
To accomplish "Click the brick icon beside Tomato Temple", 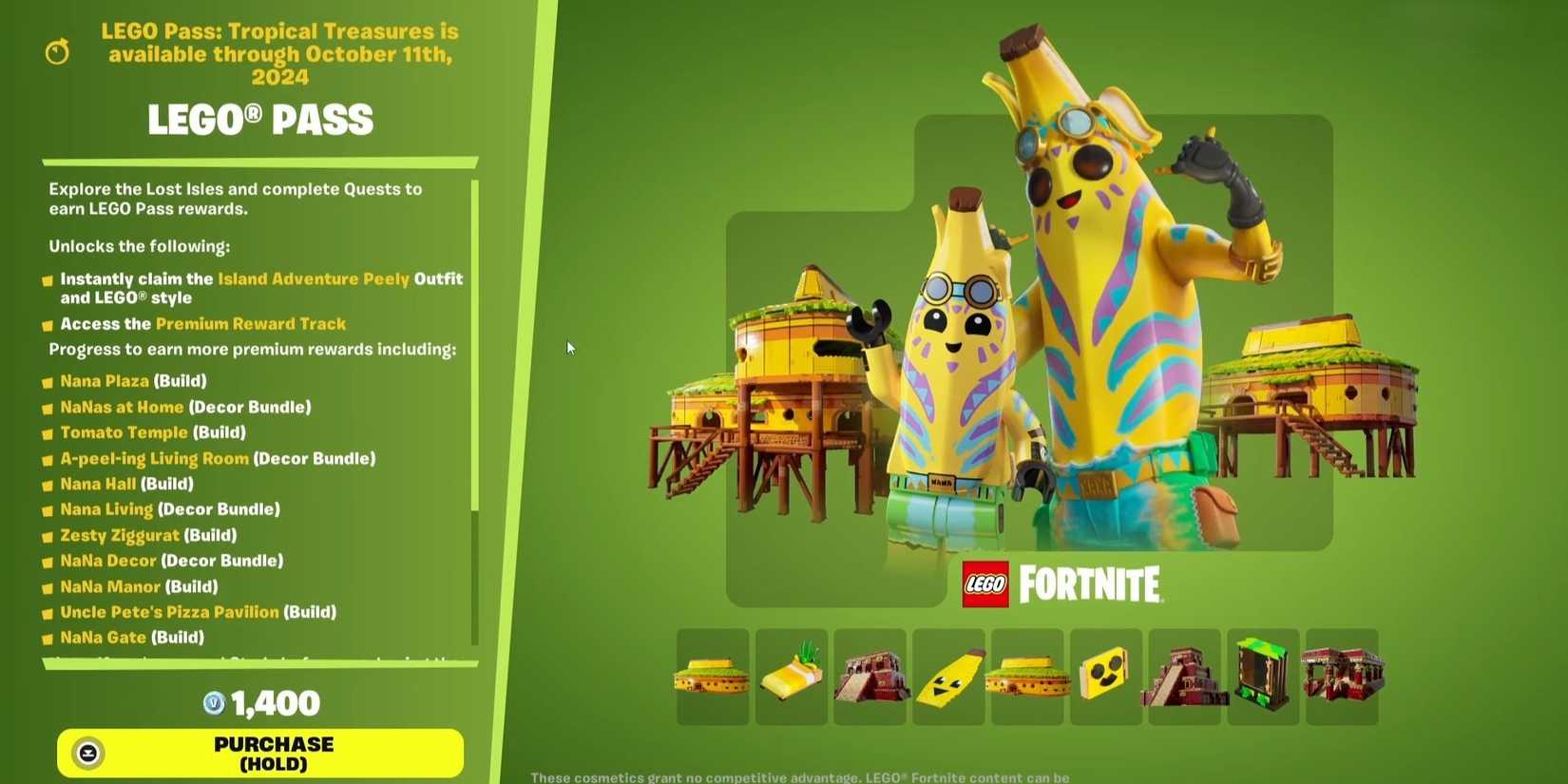I will coord(45,432).
